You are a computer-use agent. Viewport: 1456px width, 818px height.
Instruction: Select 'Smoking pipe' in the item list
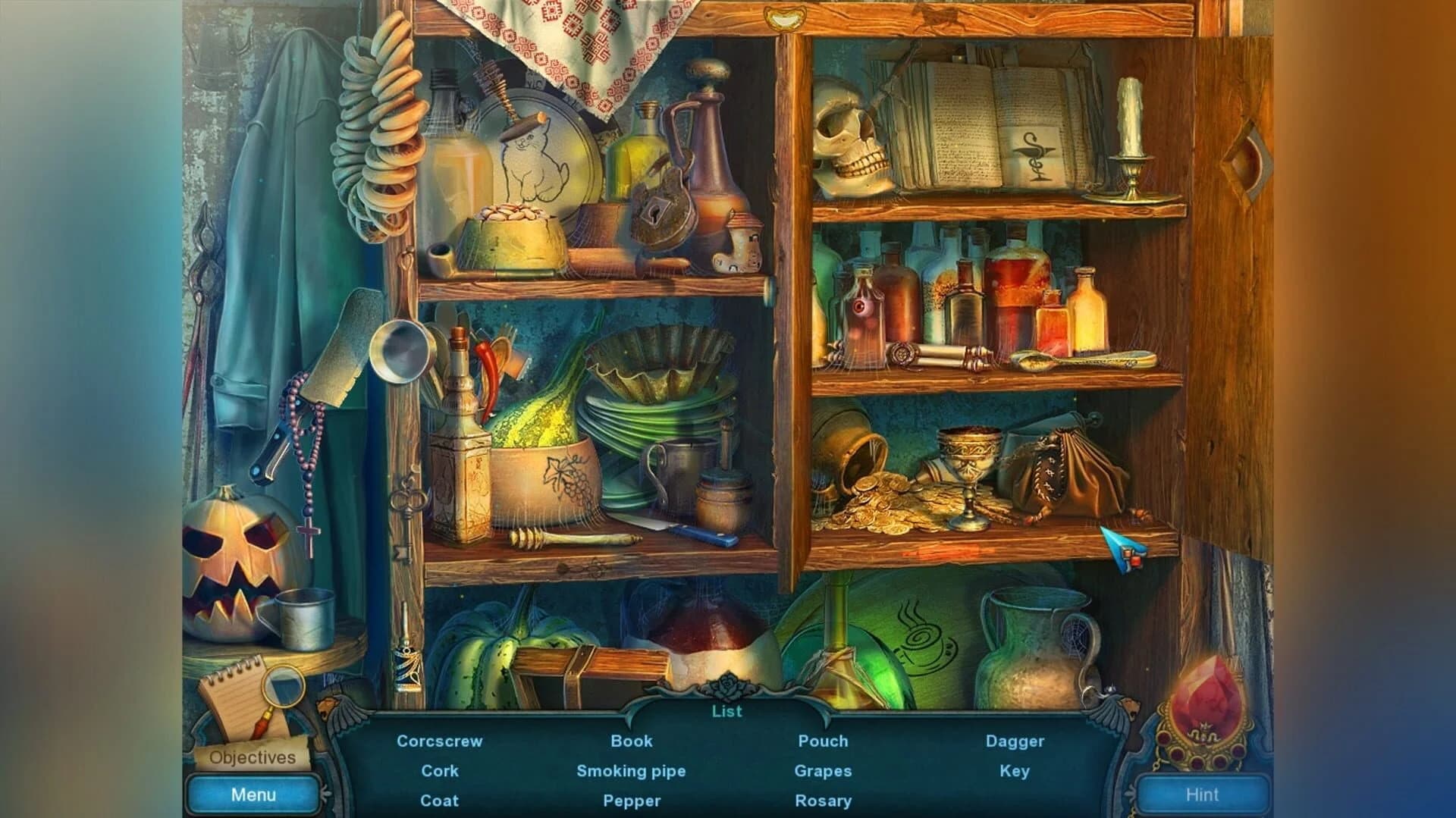pyautogui.click(x=632, y=771)
